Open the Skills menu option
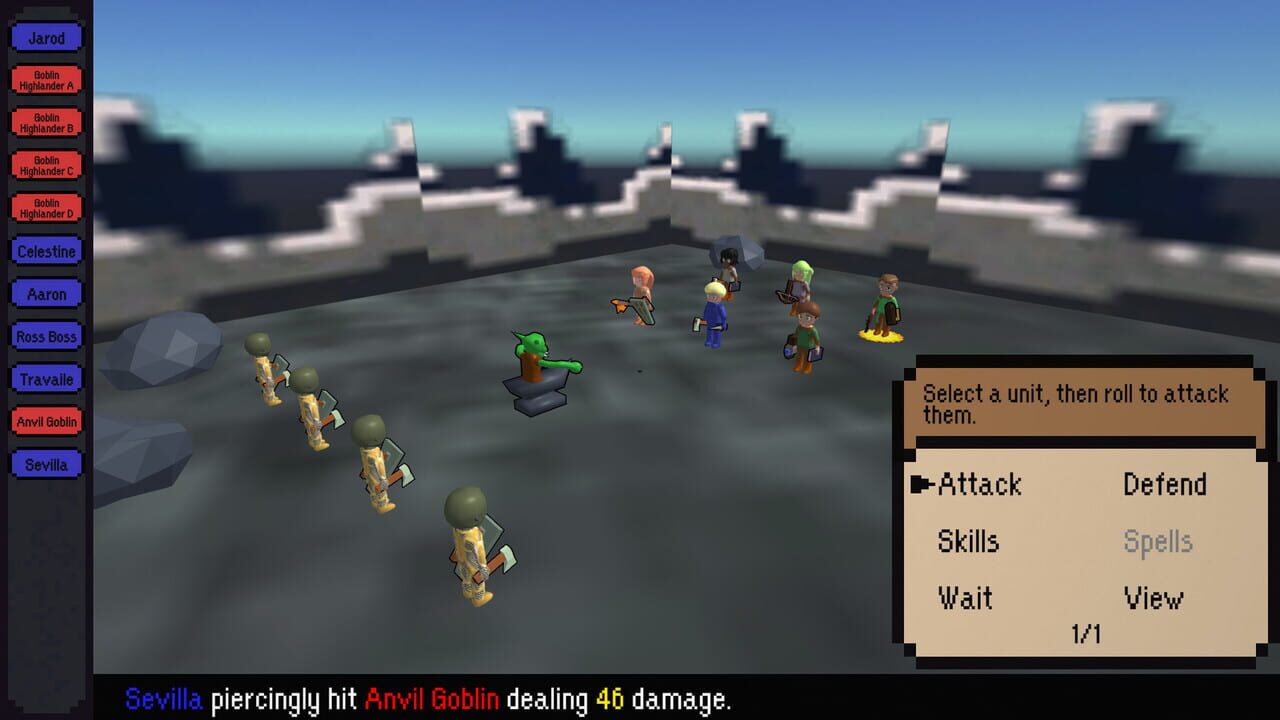This screenshot has height=720, width=1280. 967,542
